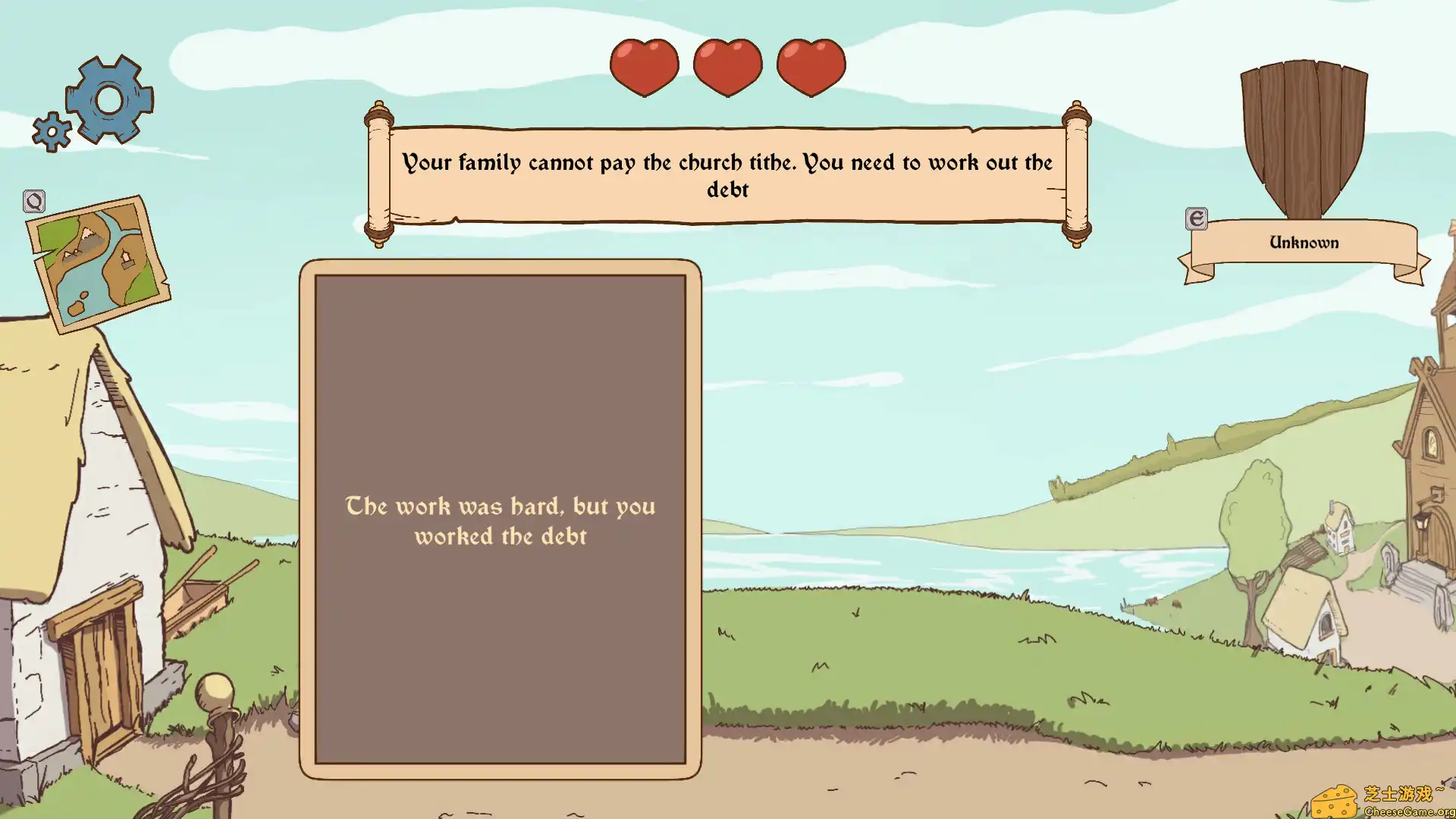
Task: Expand the Unknown nameplate ribbon
Action: click(1304, 241)
